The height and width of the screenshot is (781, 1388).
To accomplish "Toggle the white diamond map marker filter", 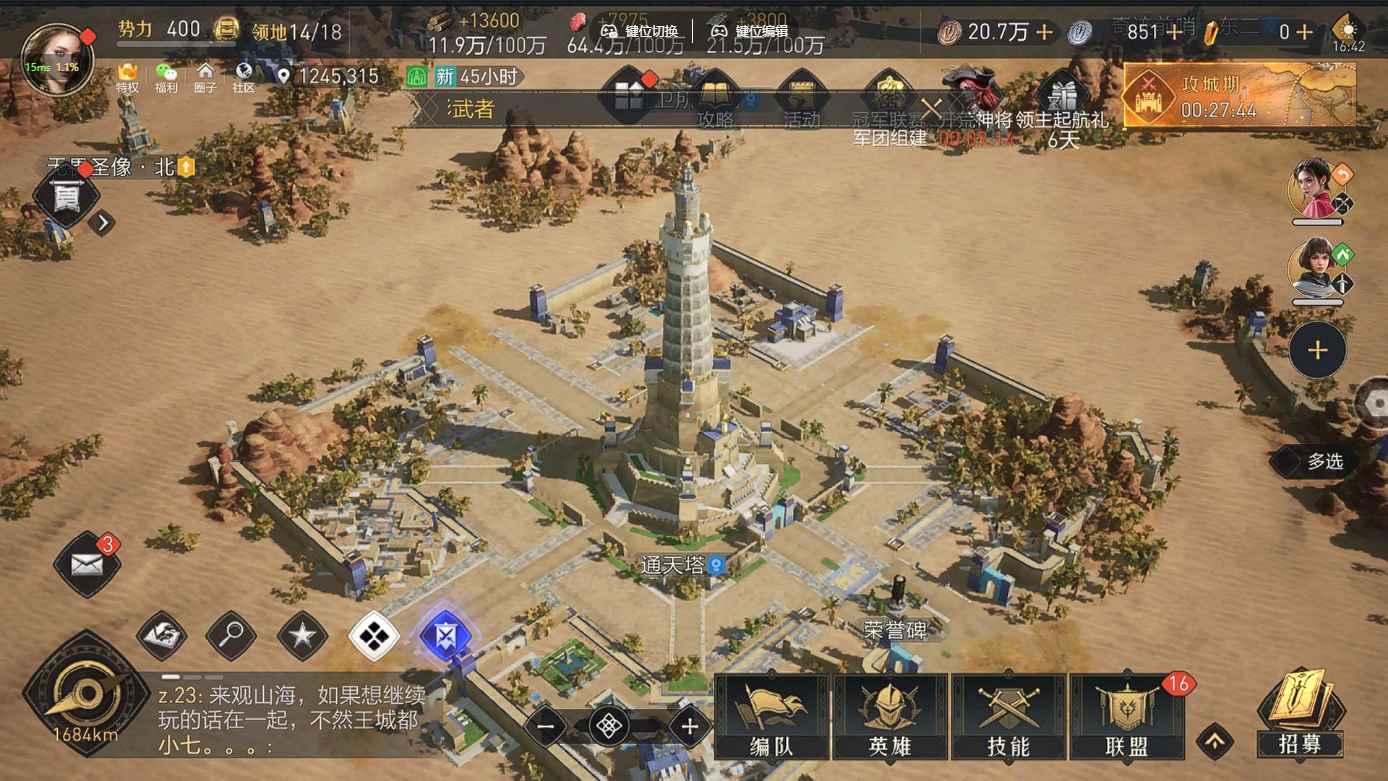I will [x=373, y=636].
